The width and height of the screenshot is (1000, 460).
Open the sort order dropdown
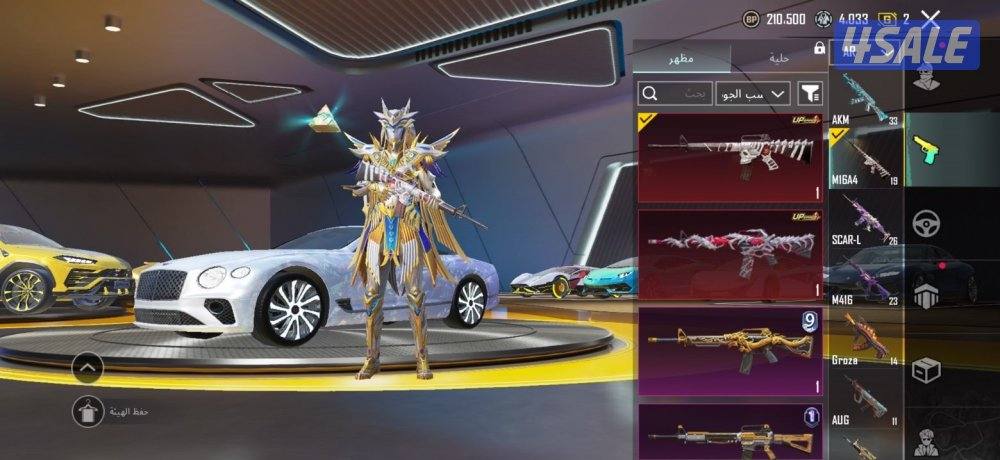coord(754,93)
